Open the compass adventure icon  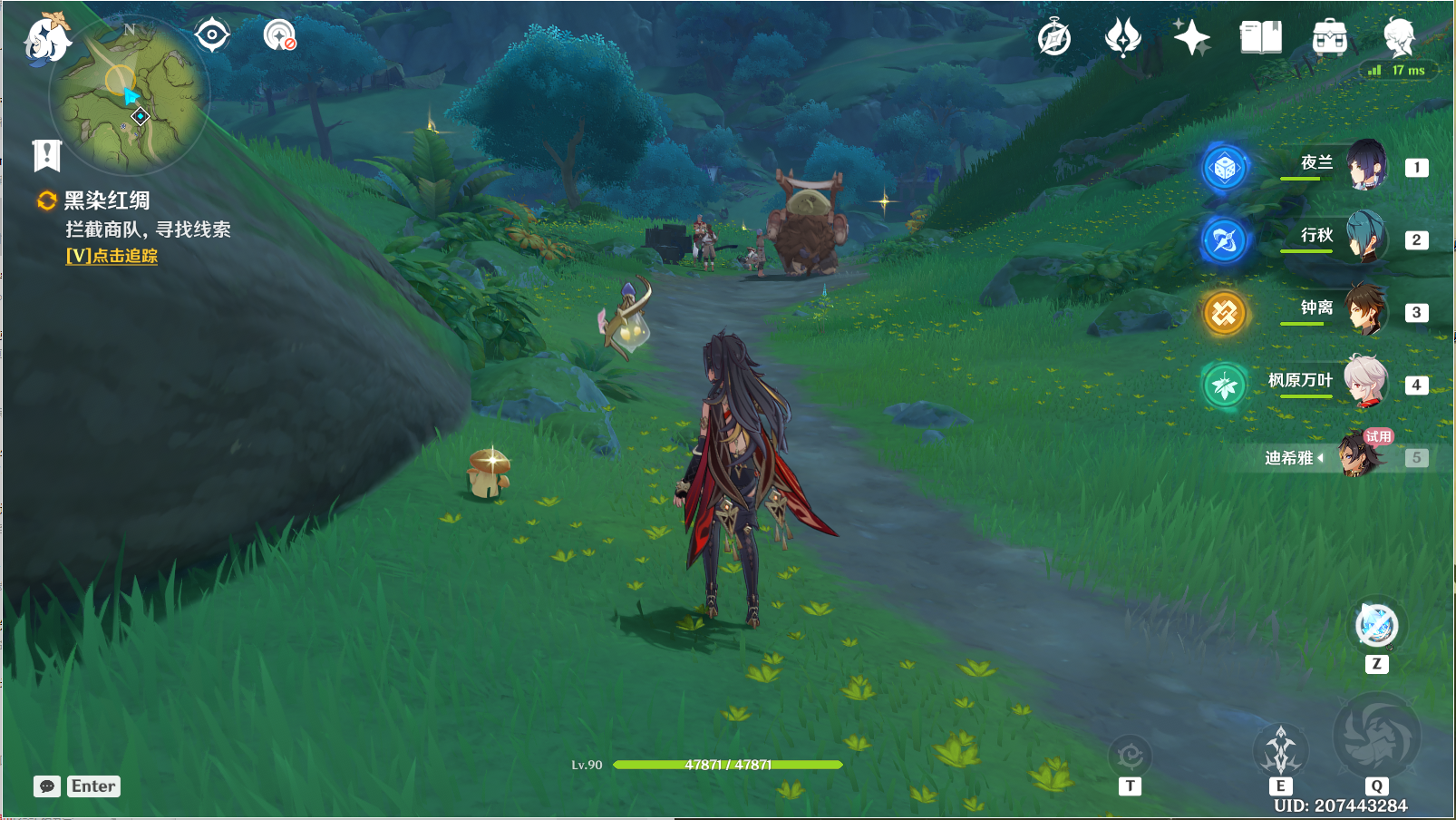1054,38
